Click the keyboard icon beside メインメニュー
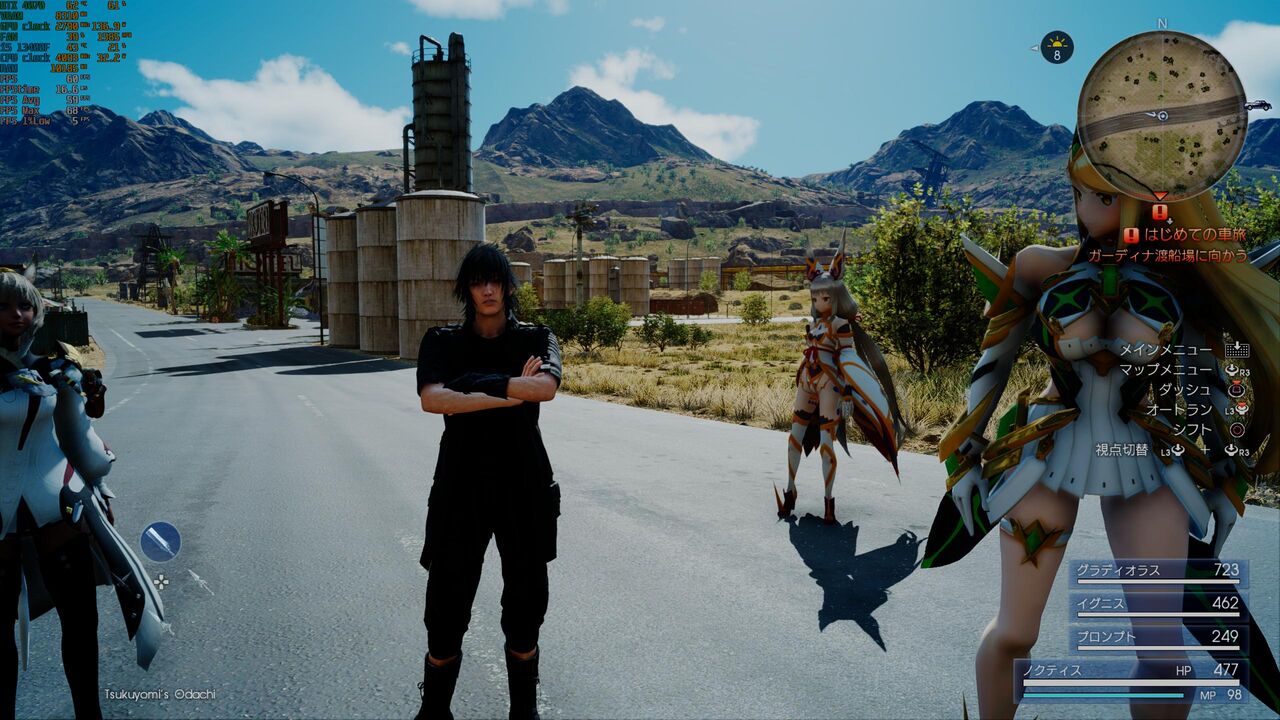The image size is (1280, 720). (1237, 350)
